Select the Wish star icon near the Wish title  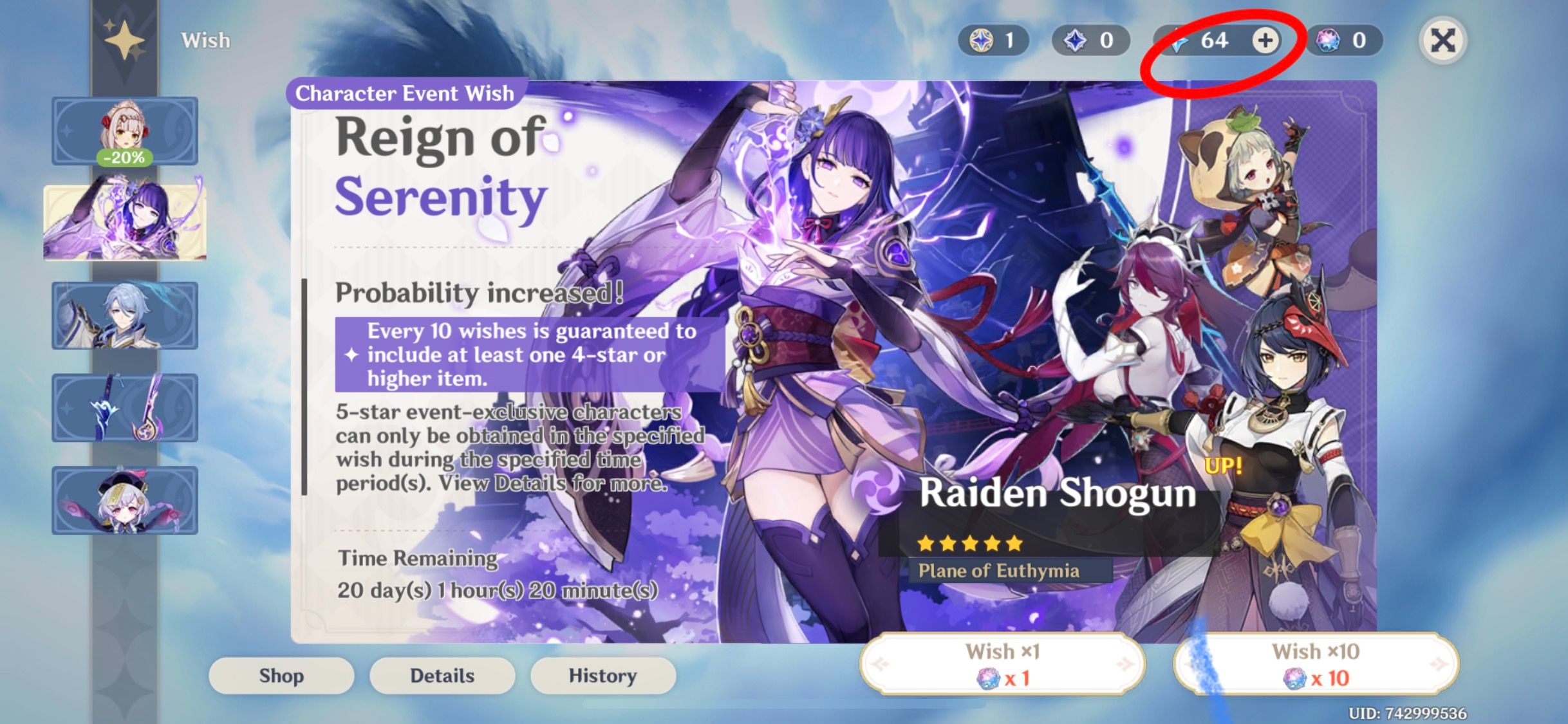126,40
